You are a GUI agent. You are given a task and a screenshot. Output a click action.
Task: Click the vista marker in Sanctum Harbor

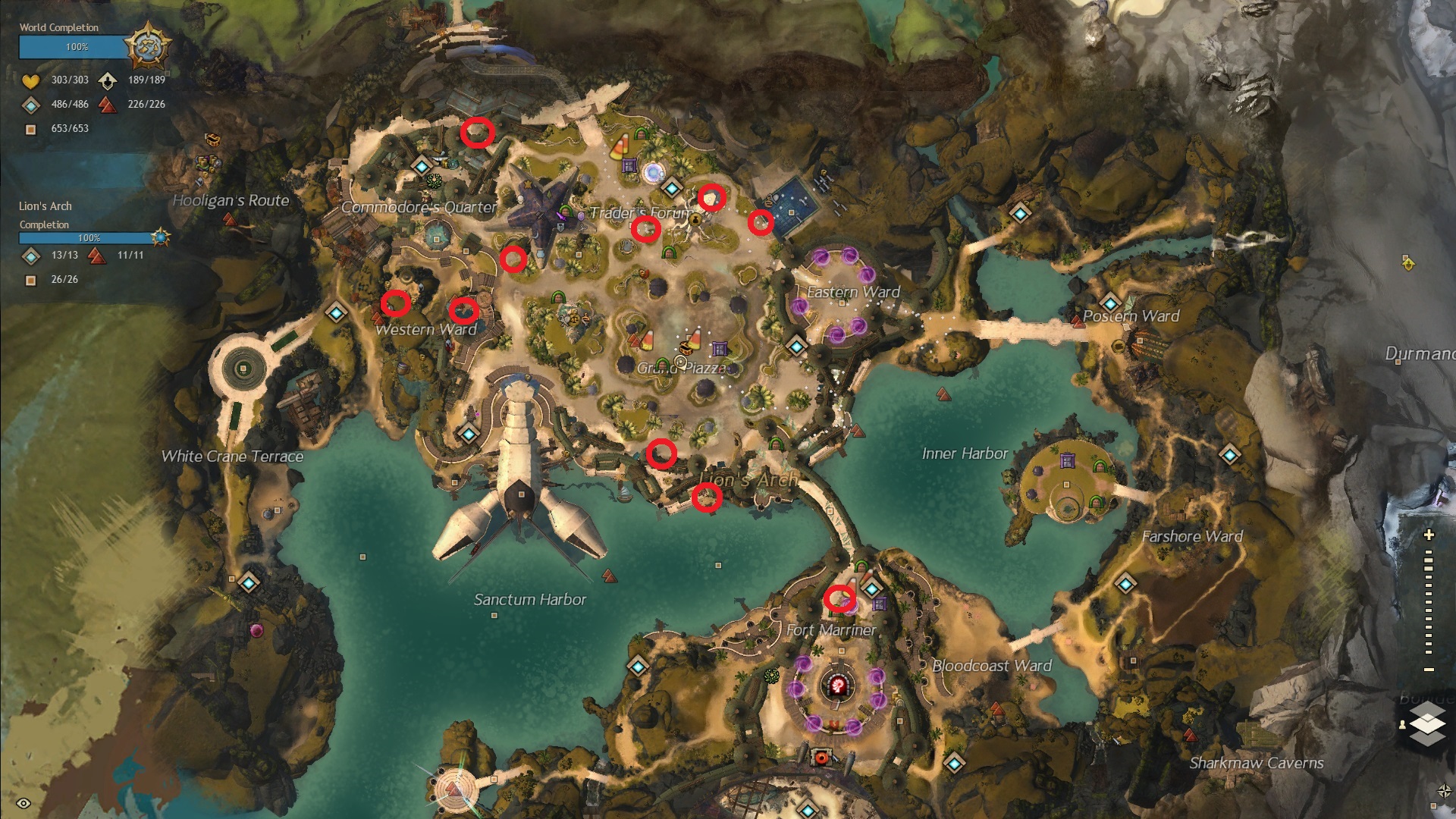click(609, 576)
